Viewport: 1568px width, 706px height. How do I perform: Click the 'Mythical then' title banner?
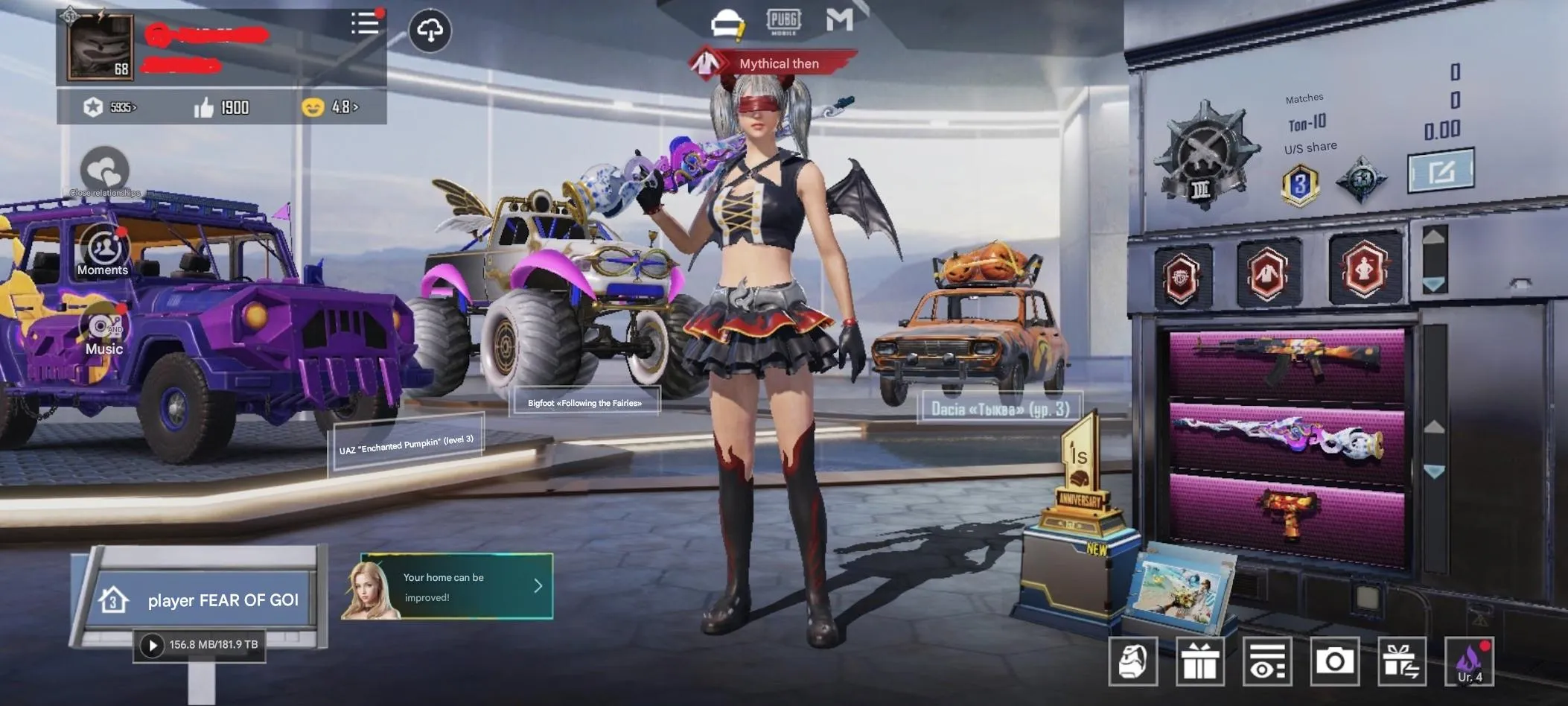[x=777, y=63]
